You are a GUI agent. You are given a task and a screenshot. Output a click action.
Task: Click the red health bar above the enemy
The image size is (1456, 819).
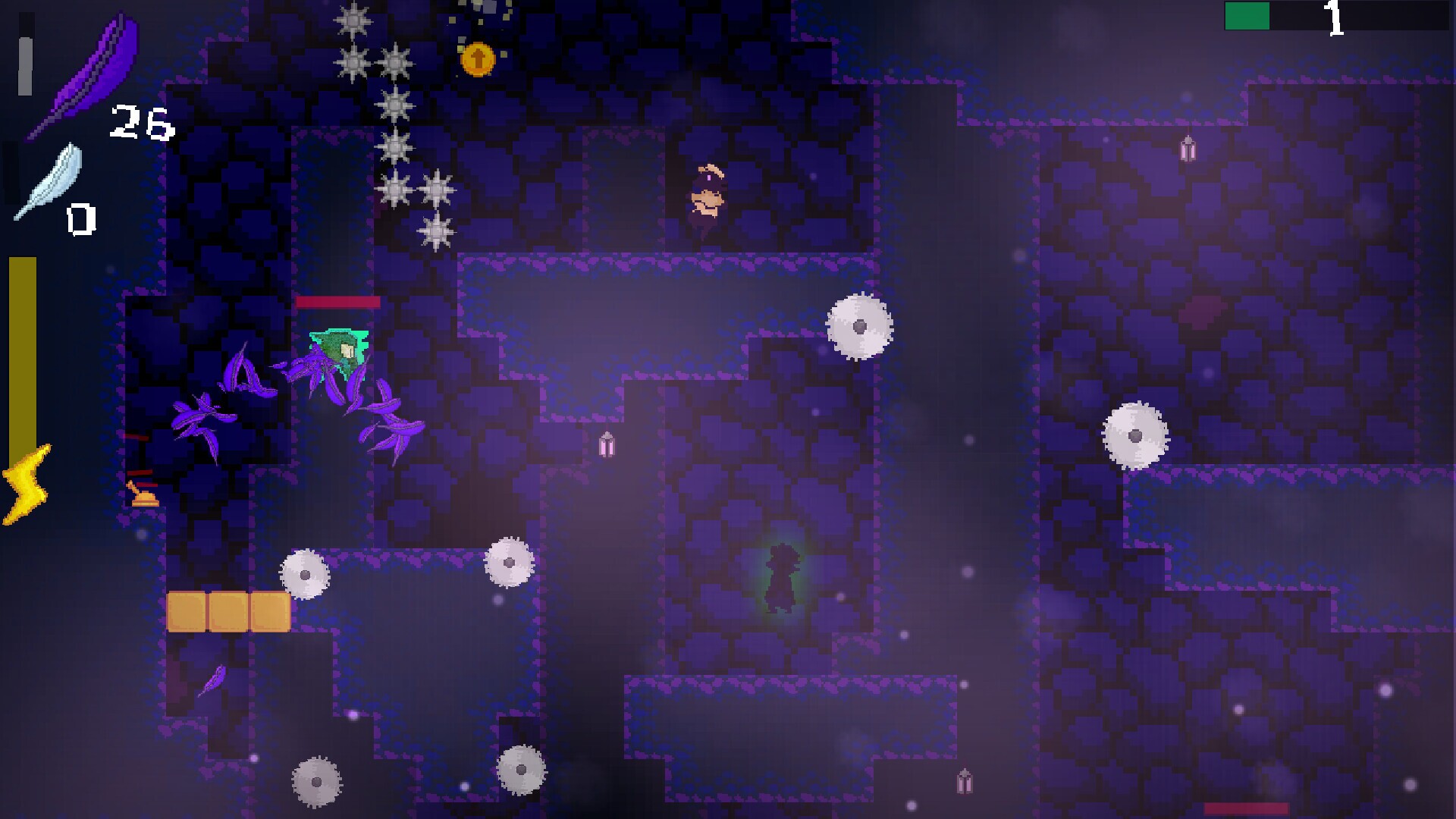click(337, 302)
